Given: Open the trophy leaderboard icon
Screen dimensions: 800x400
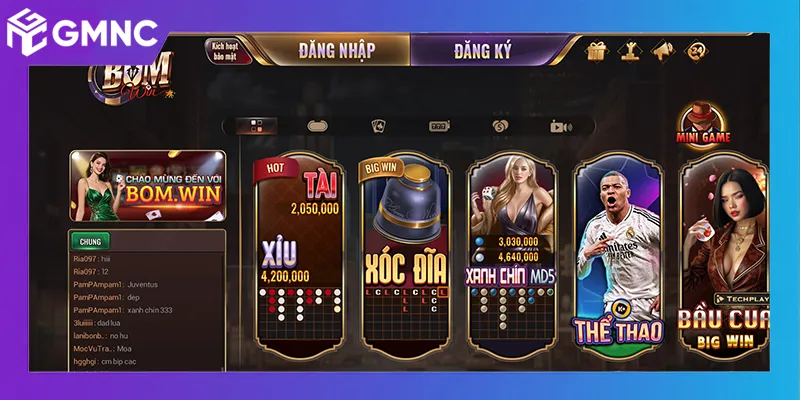Looking at the screenshot, I should 630,50.
